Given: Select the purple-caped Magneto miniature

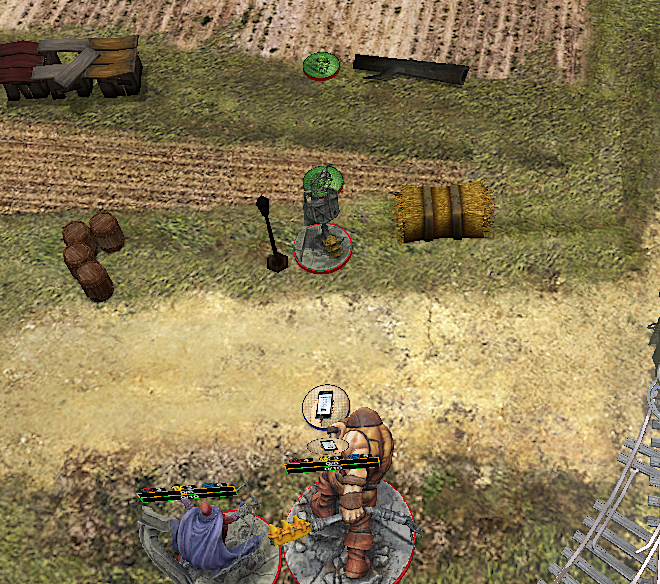Looking at the screenshot, I should 205,535.
